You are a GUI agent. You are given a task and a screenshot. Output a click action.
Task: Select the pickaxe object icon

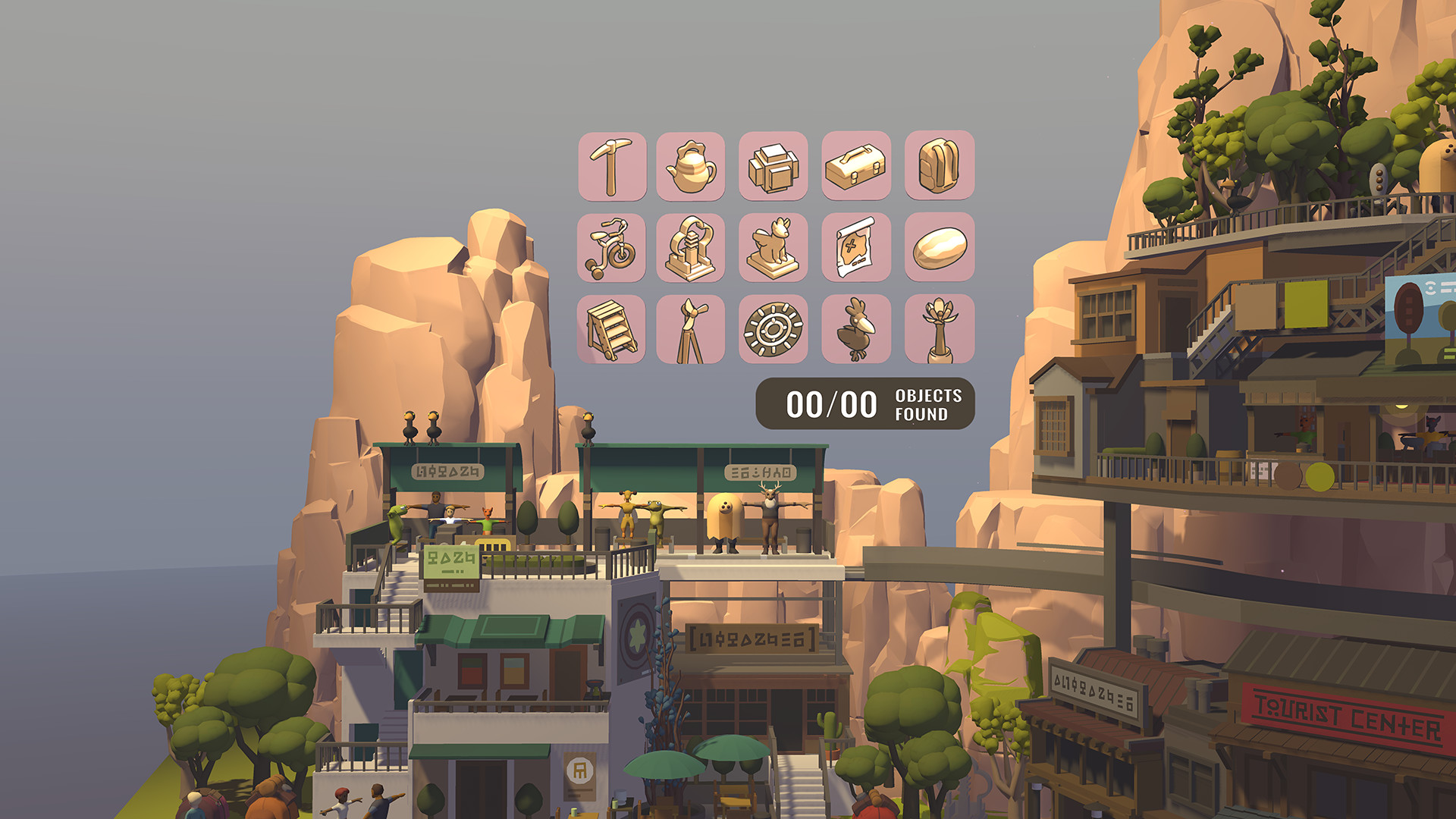pos(612,165)
